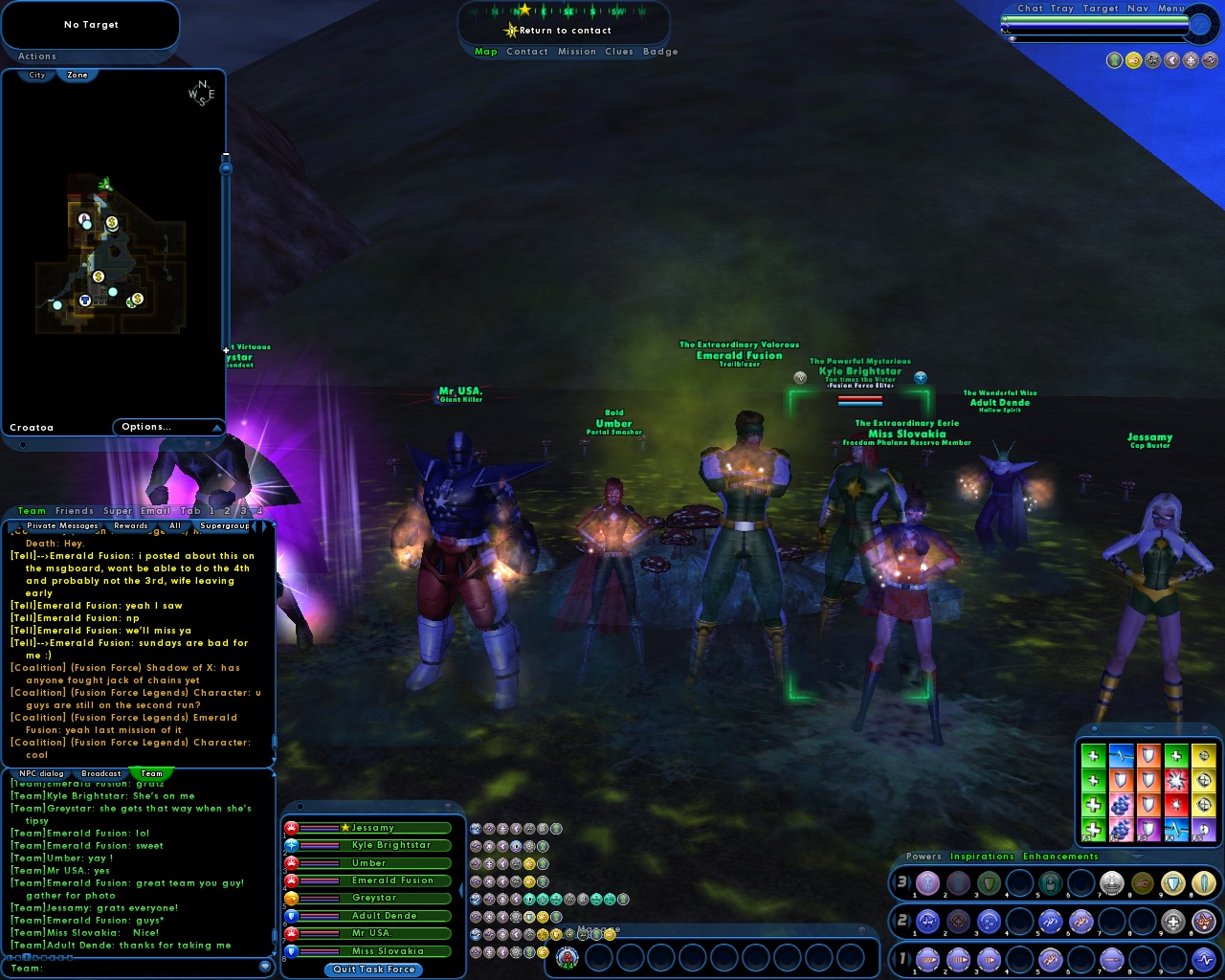Expand the Actions panel below No Target
This screenshot has height=980, width=1225.
36,56
